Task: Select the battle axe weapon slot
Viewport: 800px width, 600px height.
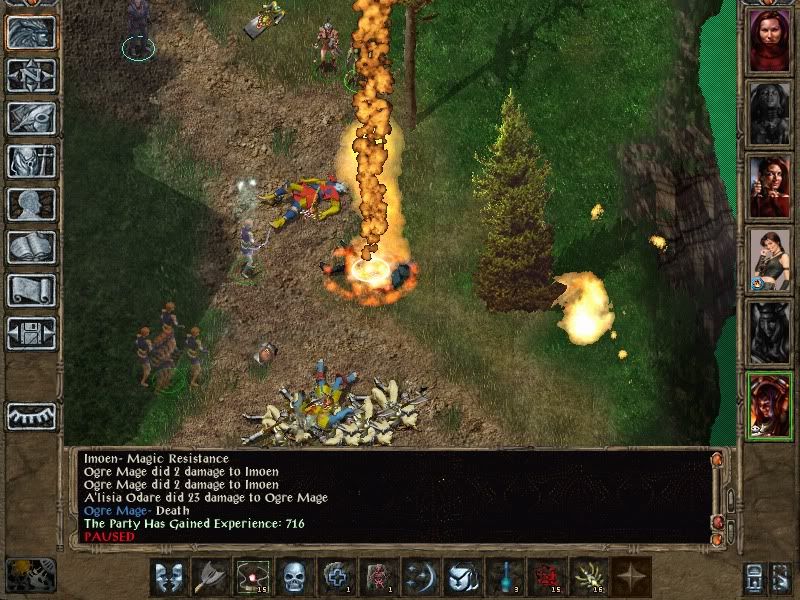Action: [x=210, y=577]
